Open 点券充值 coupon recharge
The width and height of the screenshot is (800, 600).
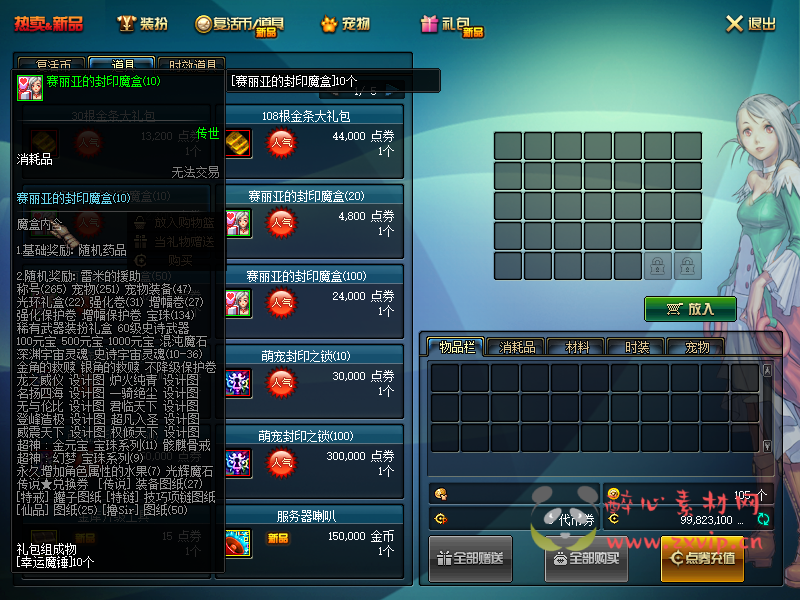coord(702,558)
